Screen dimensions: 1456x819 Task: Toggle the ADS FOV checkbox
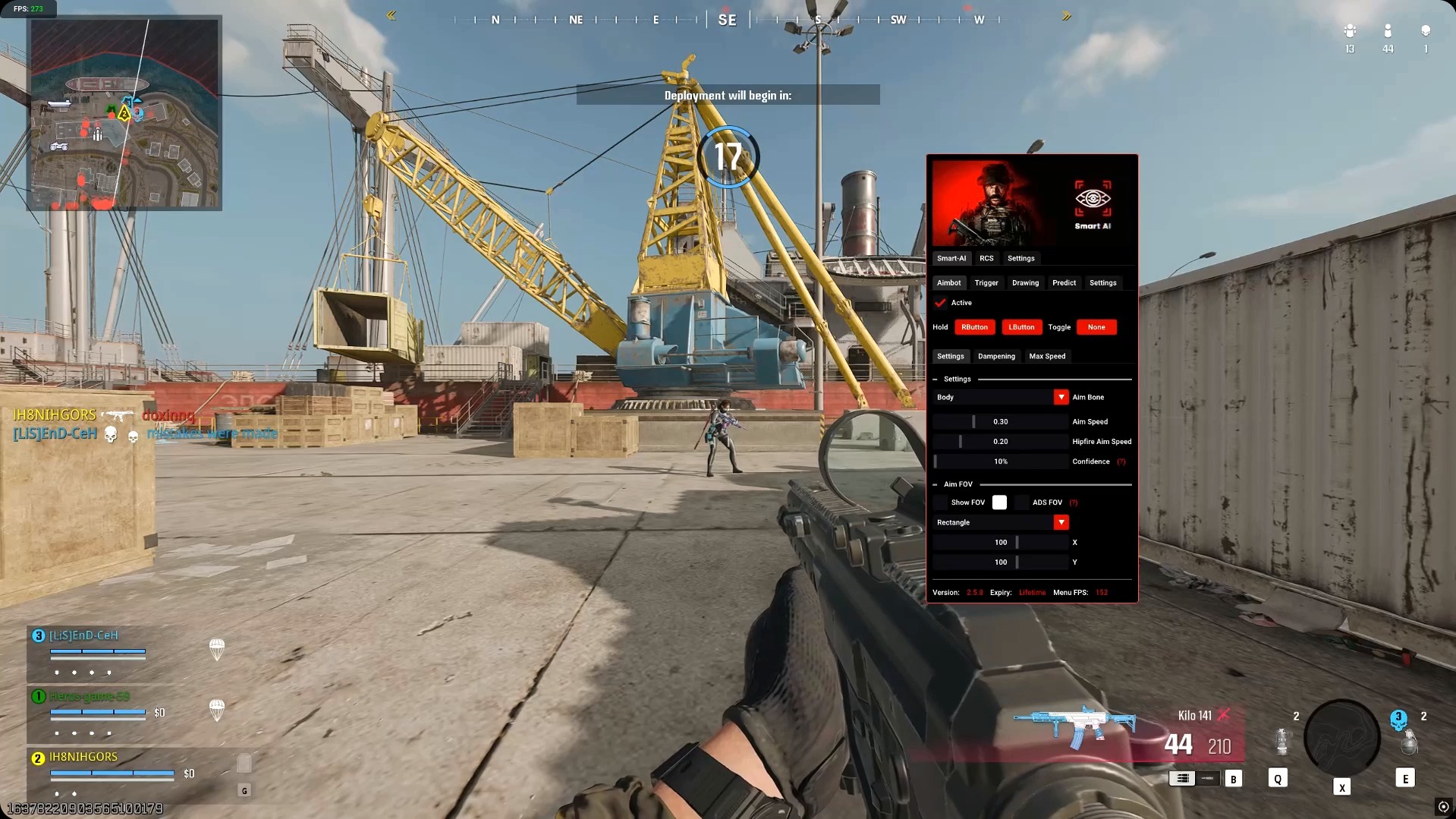coord(1022,502)
